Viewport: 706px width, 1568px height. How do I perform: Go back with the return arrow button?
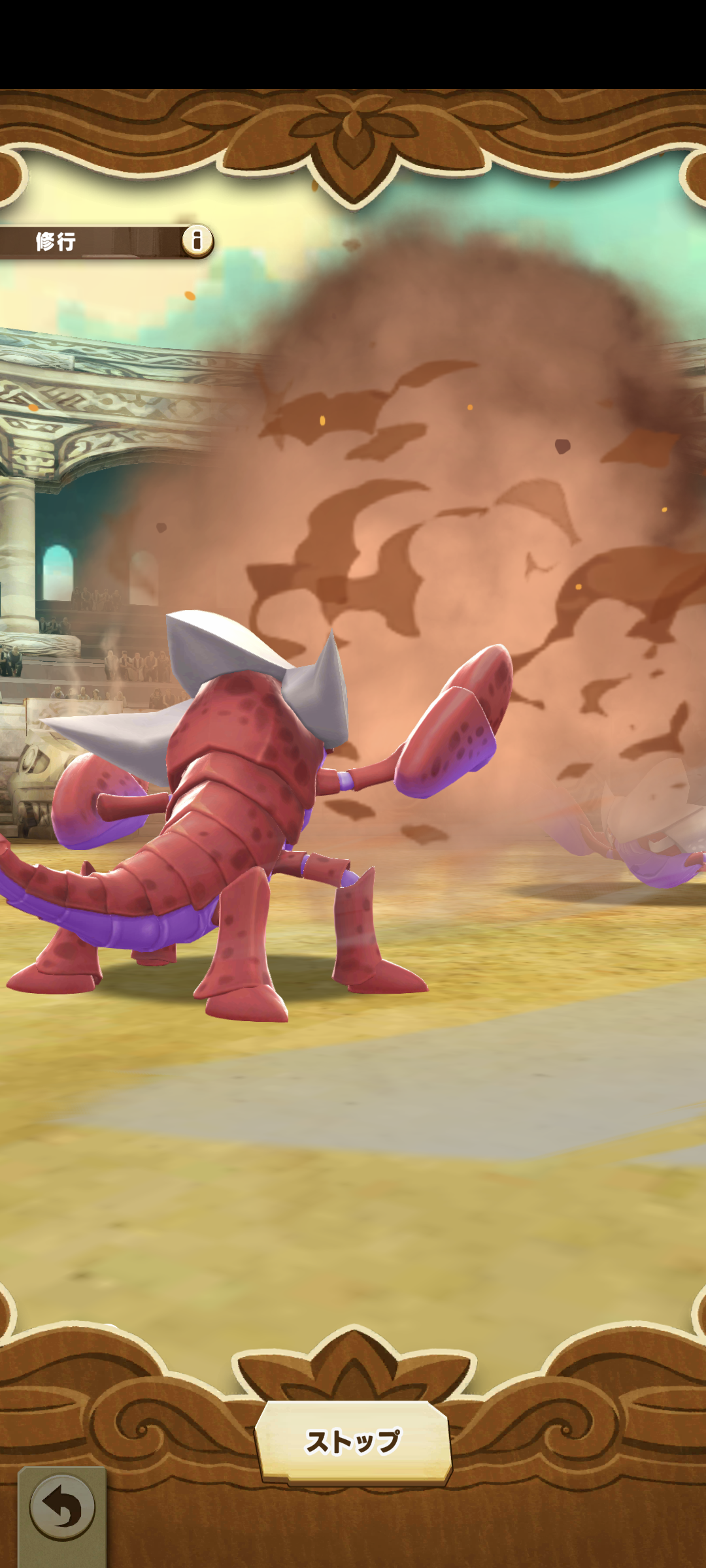tap(62, 1509)
